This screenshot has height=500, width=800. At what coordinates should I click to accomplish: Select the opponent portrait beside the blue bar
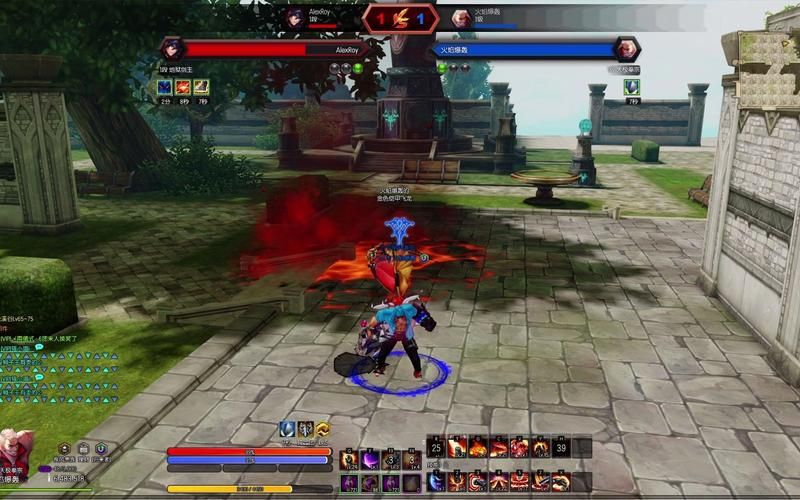point(627,49)
